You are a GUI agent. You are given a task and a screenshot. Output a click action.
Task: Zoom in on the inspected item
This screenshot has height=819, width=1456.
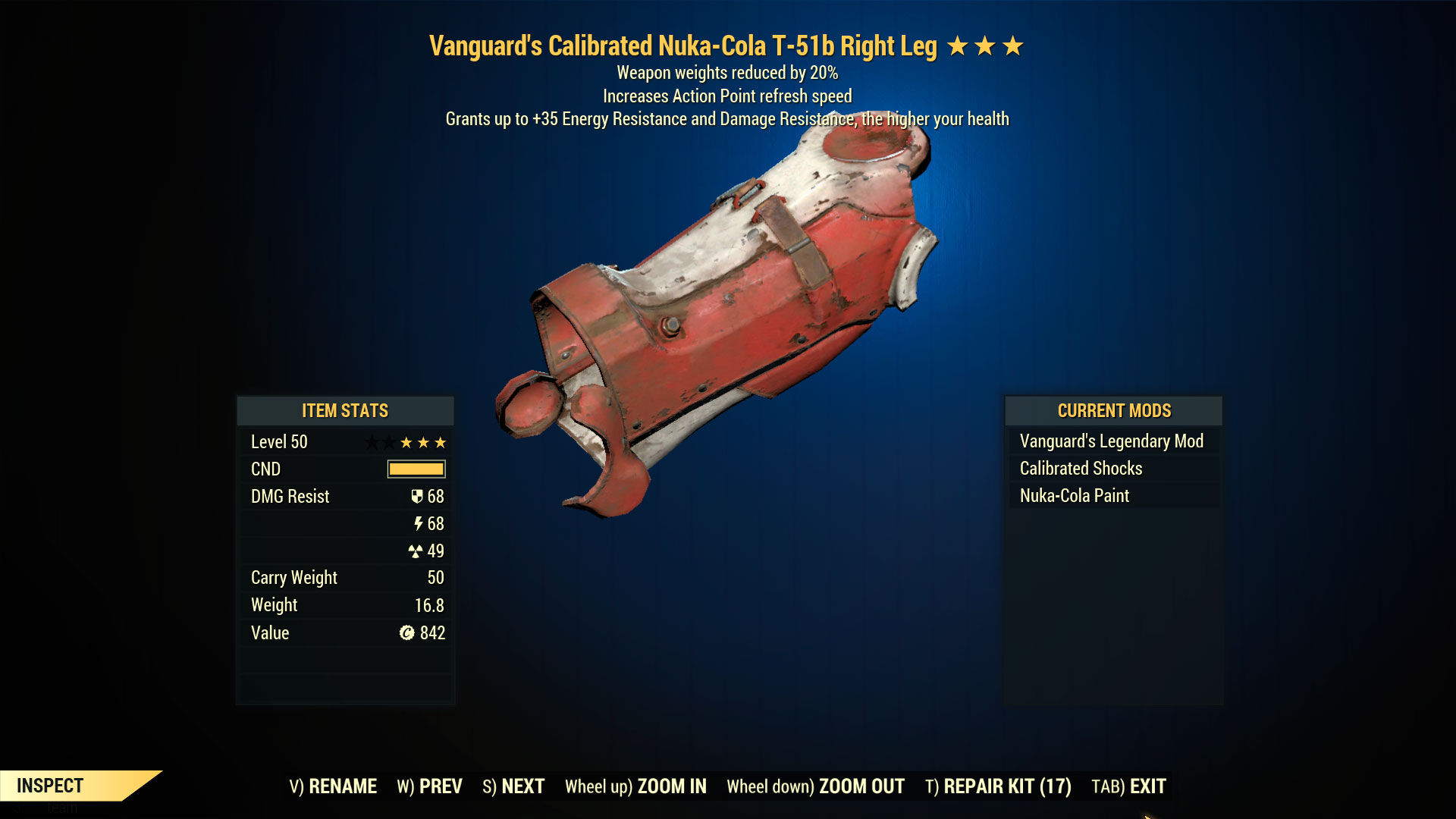click(635, 786)
